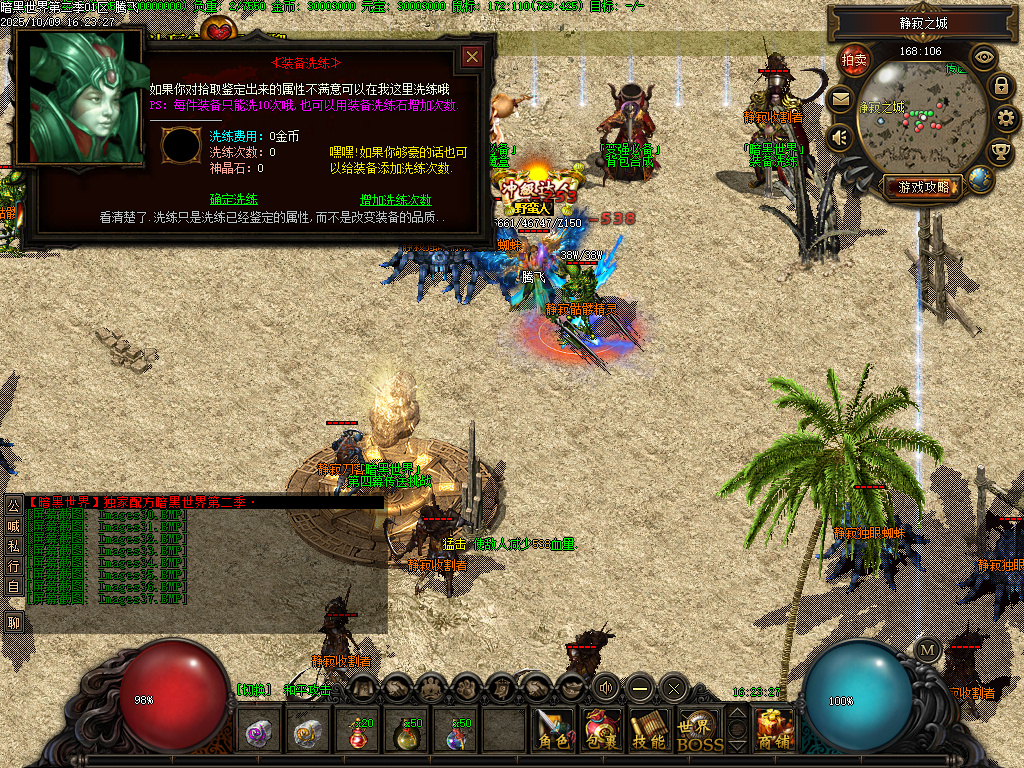Click the padlock icon
This screenshot has width=1024, height=768.
pyautogui.click(x=1000, y=86)
